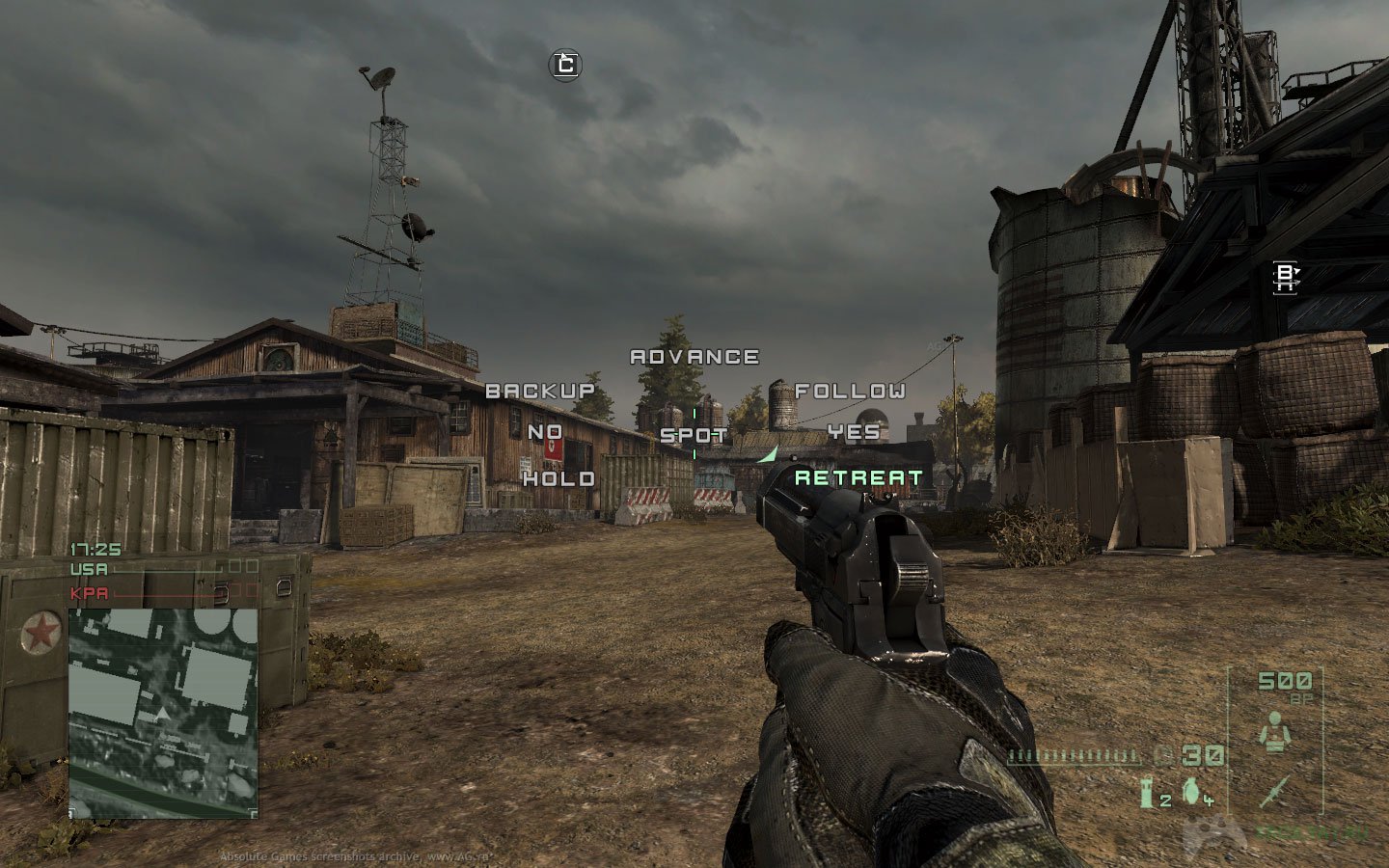Issue the FOLLOW order
The height and width of the screenshot is (868, 1389).
pos(850,391)
